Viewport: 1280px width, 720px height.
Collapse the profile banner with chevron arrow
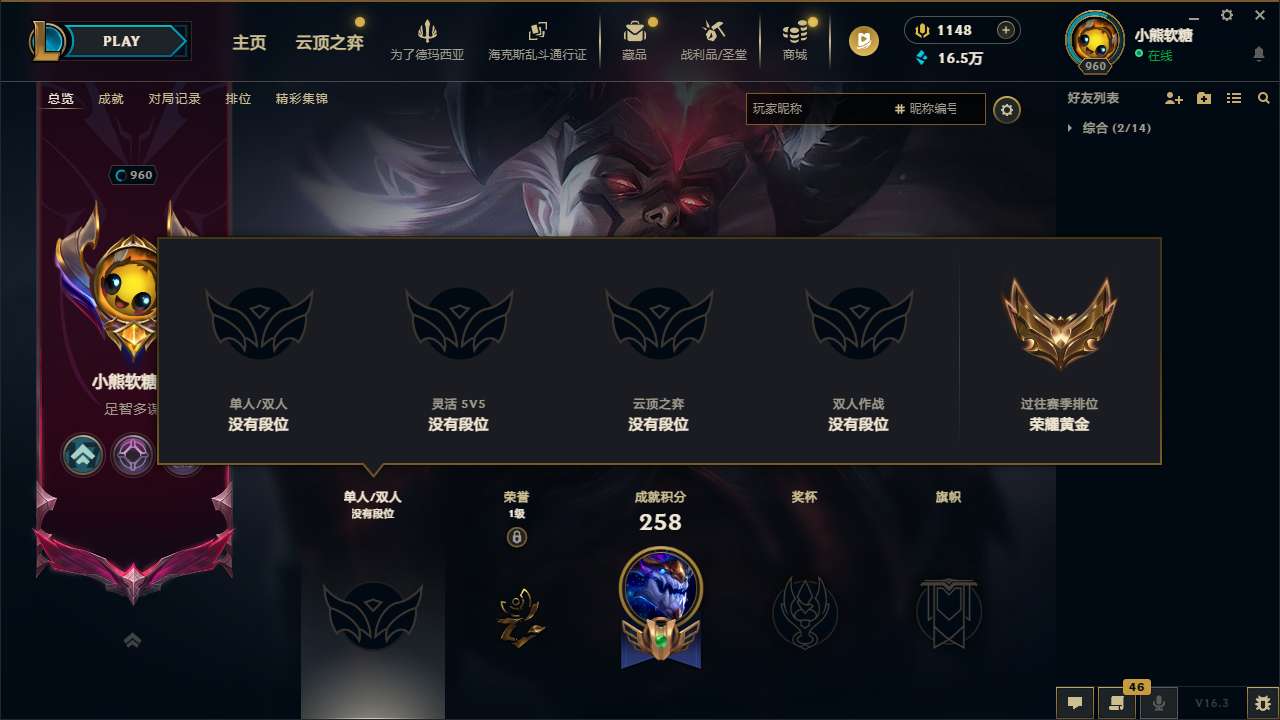pos(132,640)
